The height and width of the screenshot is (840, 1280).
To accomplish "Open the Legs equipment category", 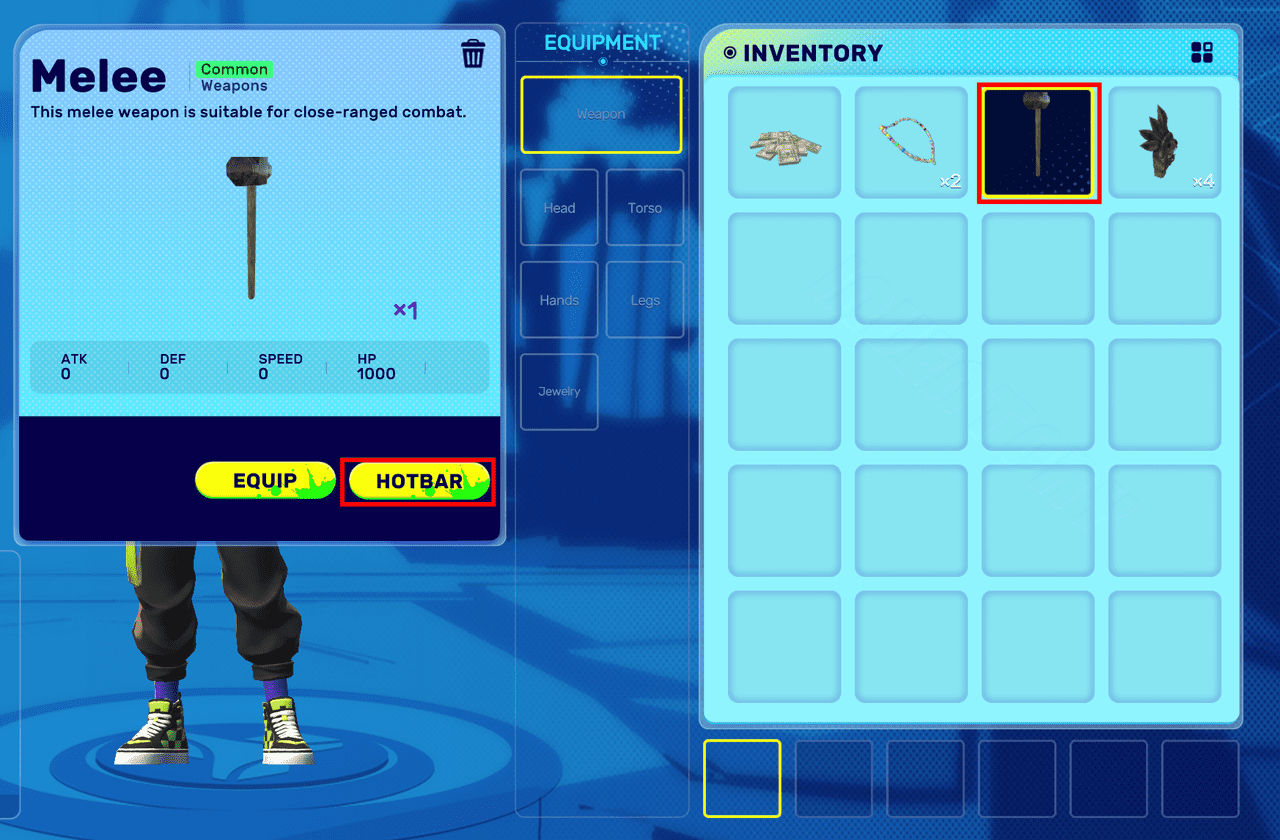I will (644, 299).
